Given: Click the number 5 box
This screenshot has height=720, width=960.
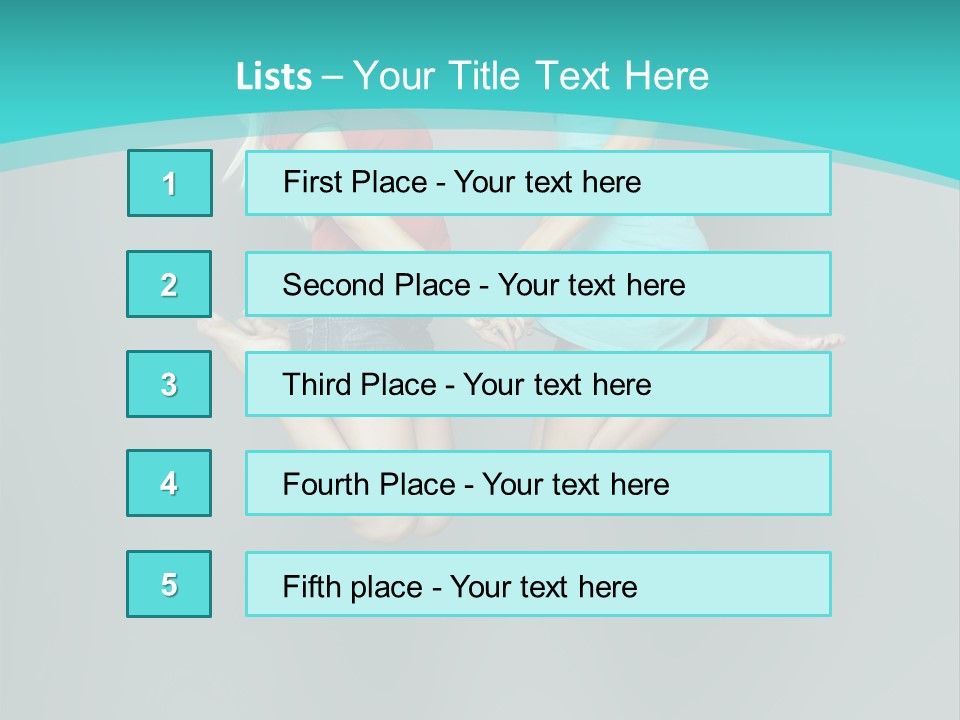Looking at the screenshot, I should tap(169, 584).
